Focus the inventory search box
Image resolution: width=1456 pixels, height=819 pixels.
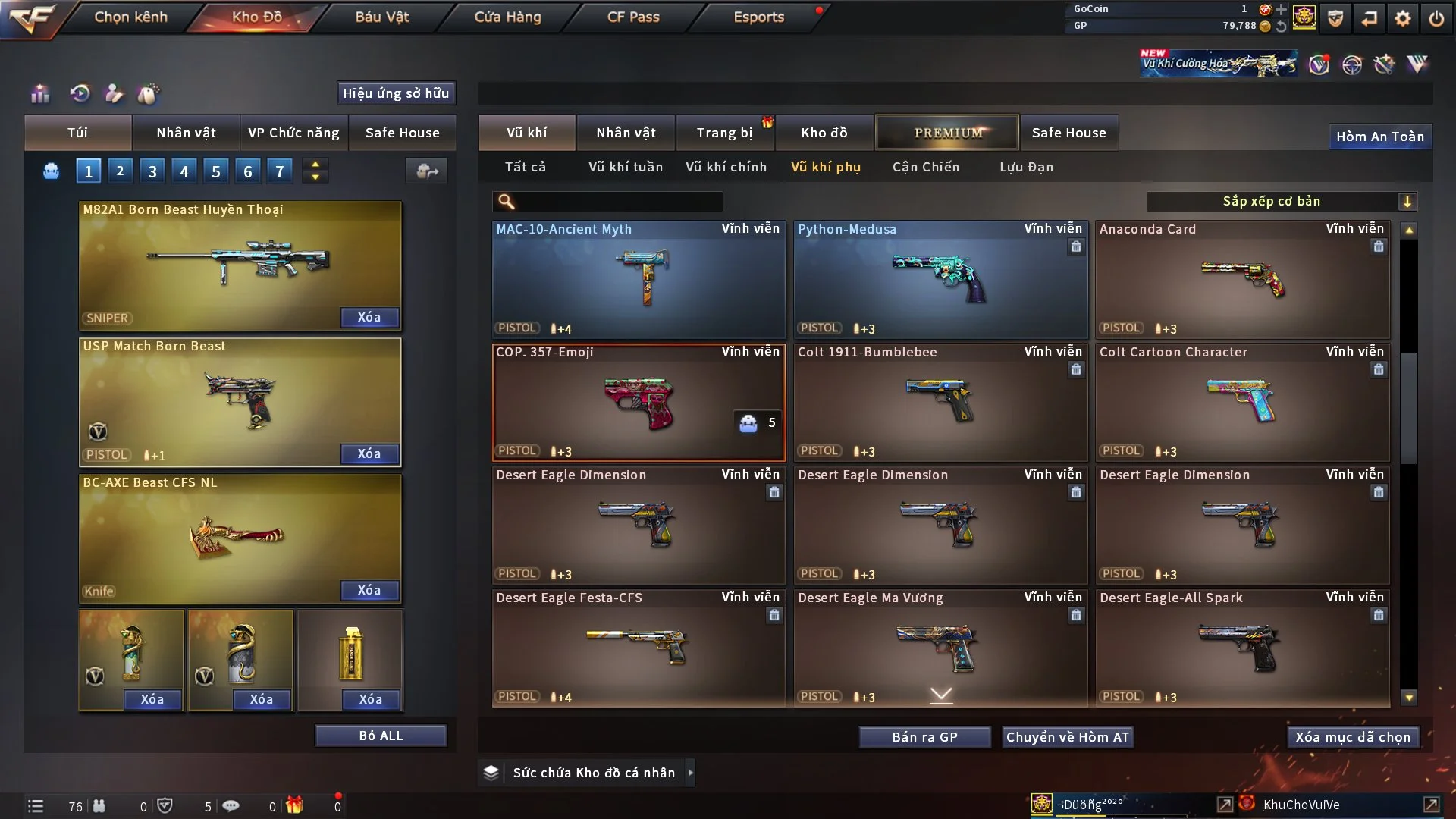(618, 202)
